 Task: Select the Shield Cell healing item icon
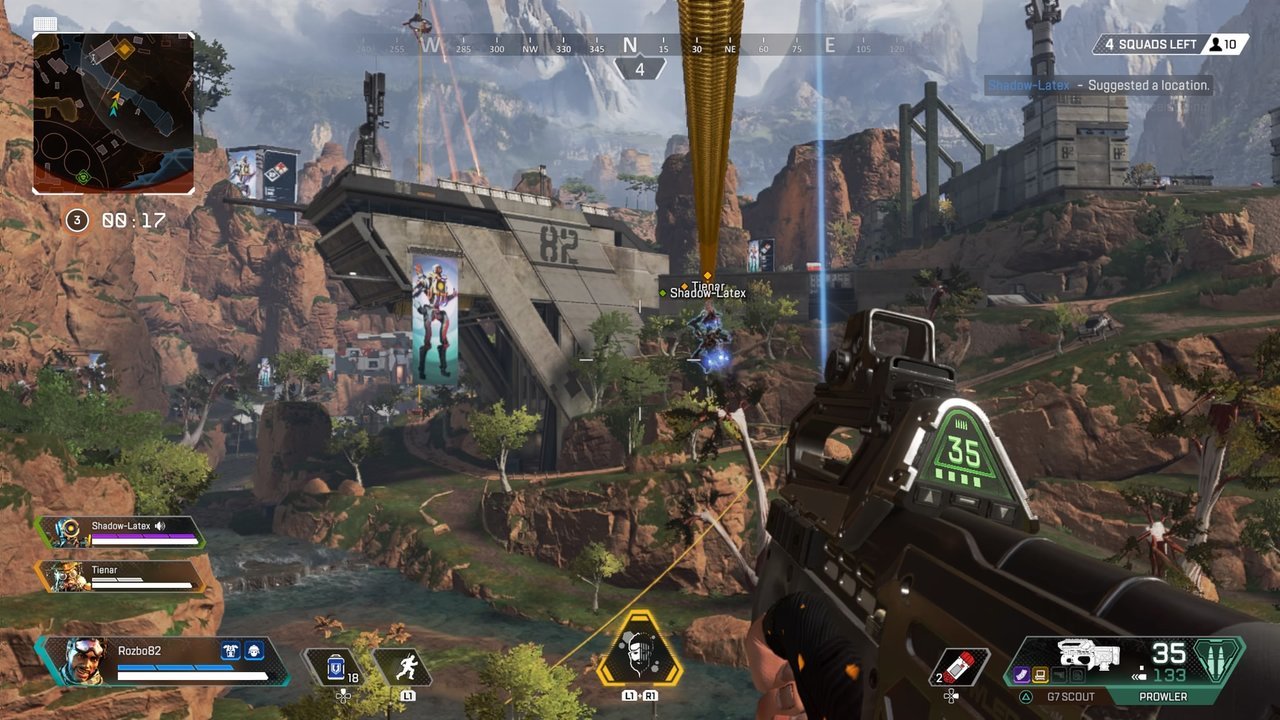[336, 666]
